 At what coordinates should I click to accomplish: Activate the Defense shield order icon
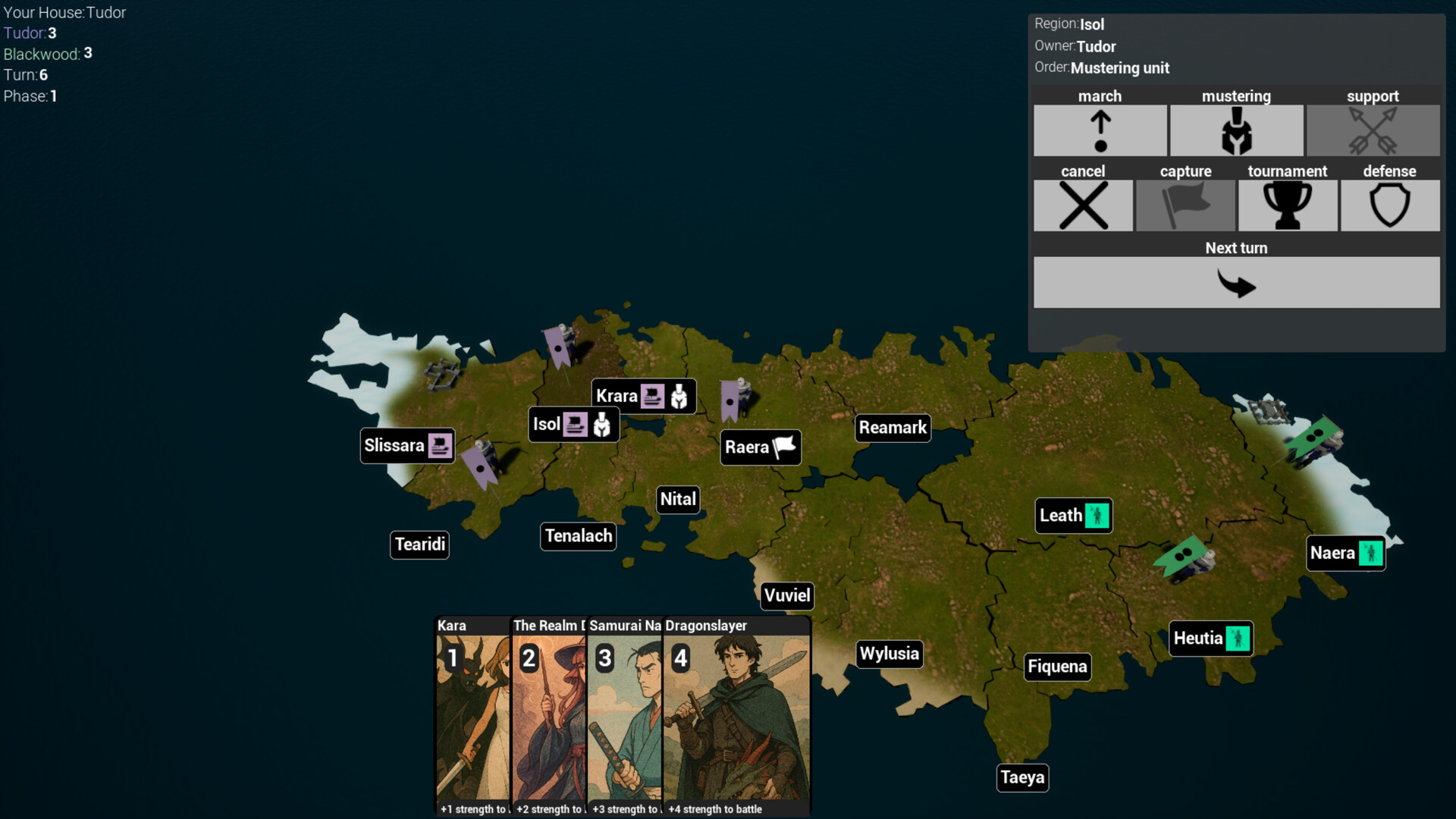point(1389,206)
